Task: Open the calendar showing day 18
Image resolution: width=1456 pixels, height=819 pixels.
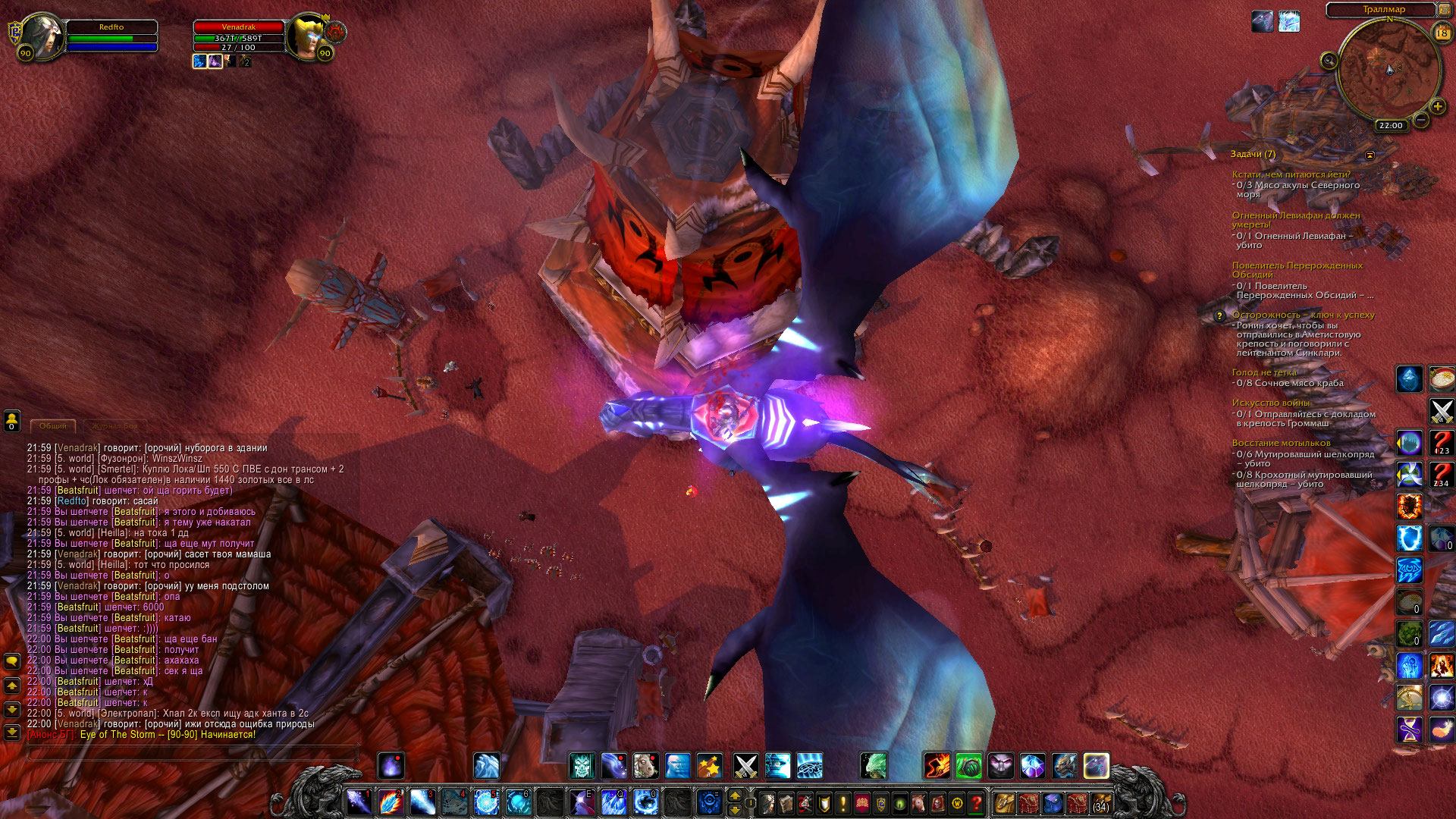Action: point(1442,33)
